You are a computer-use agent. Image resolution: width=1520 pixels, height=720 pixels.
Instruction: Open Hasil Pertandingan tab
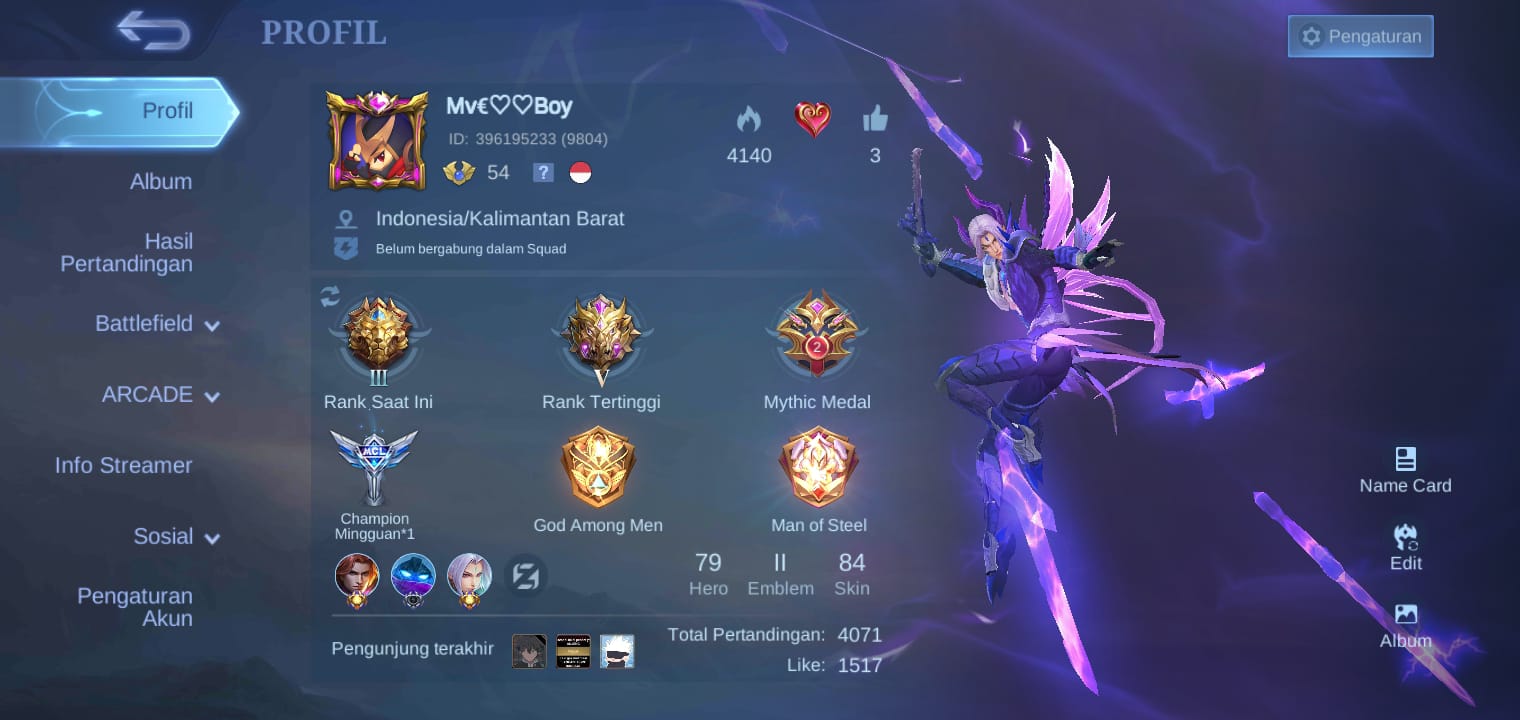(x=127, y=252)
